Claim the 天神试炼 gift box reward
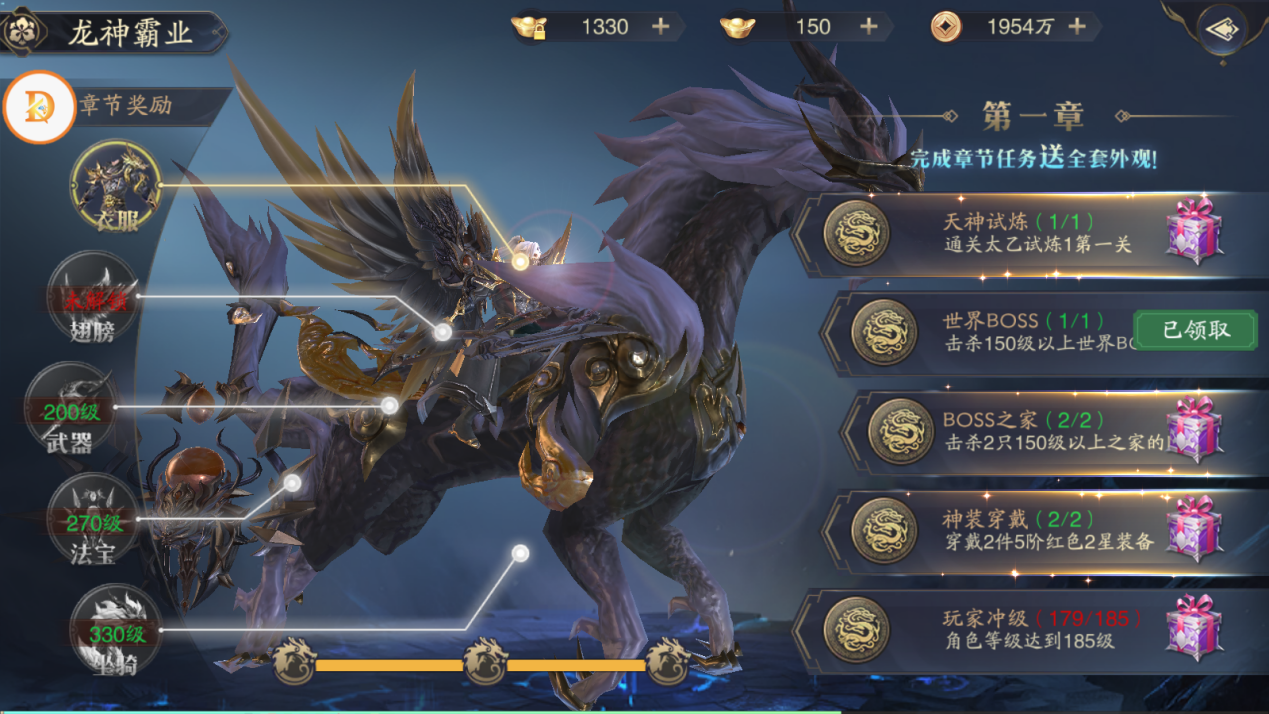 pyautogui.click(x=1194, y=231)
